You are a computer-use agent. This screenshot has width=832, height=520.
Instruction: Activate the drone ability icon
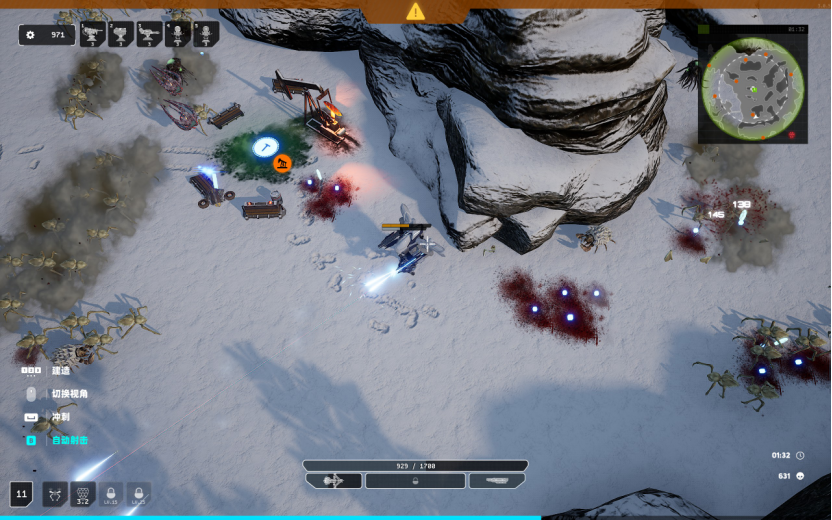[x=54, y=494]
